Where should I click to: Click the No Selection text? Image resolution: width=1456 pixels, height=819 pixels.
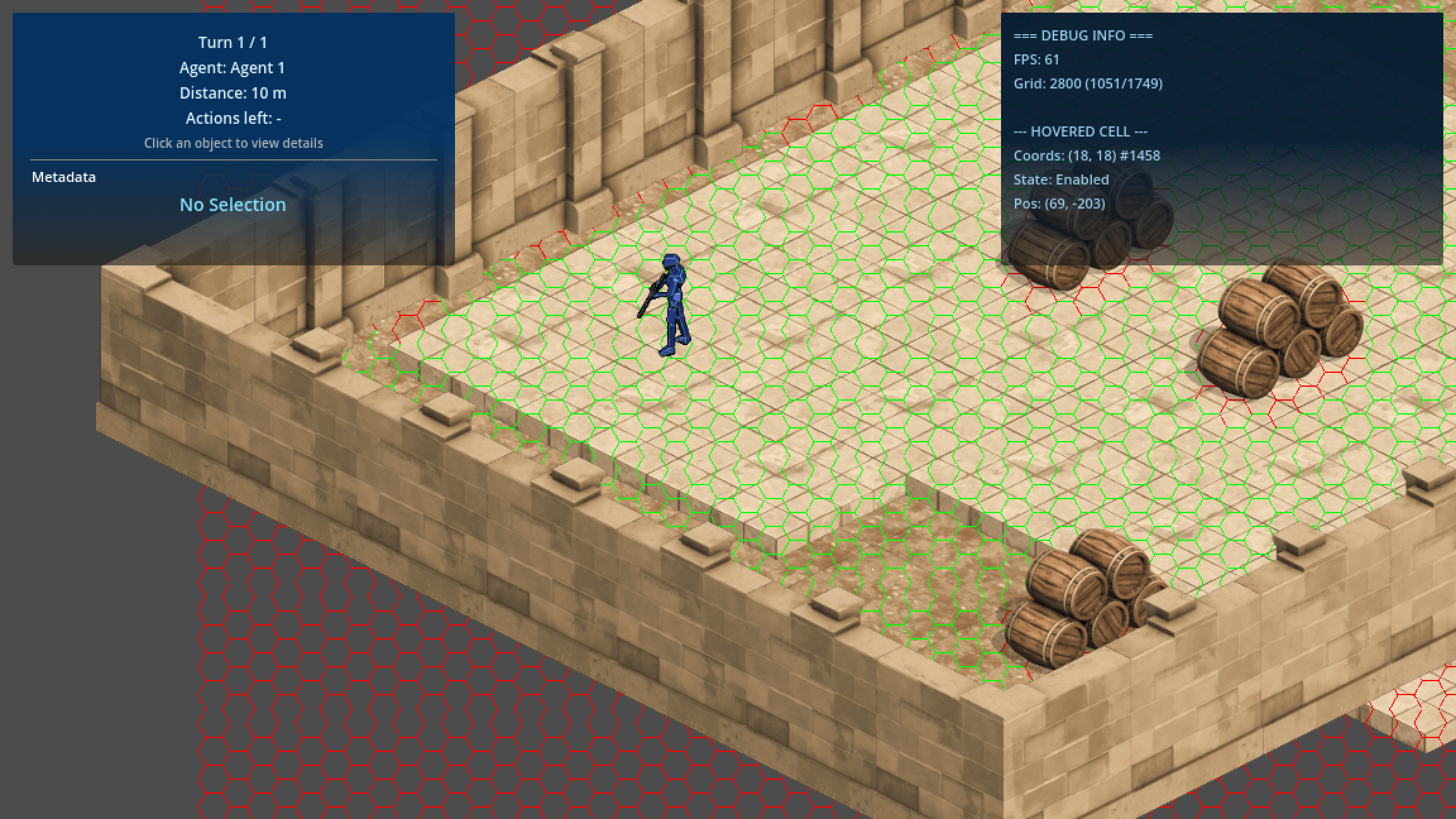point(233,205)
